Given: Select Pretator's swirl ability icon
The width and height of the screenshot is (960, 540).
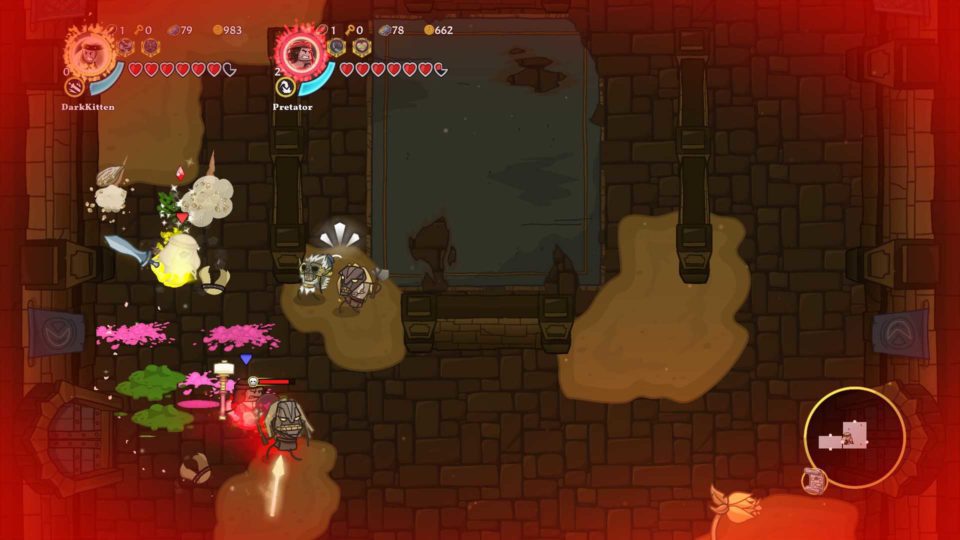Looking at the screenshot, I should (x=286, y=86).
